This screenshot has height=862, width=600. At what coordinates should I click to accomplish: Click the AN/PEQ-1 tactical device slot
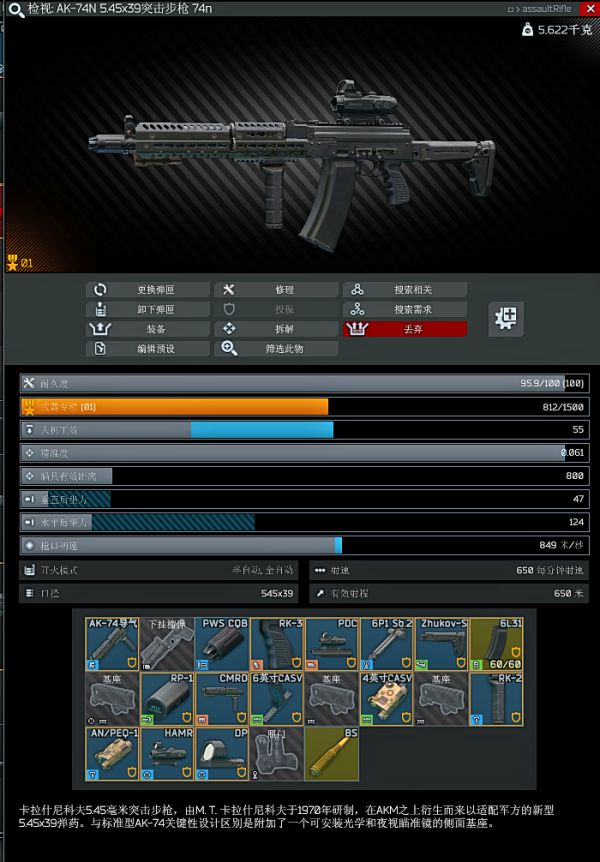(x=112, y=754)
